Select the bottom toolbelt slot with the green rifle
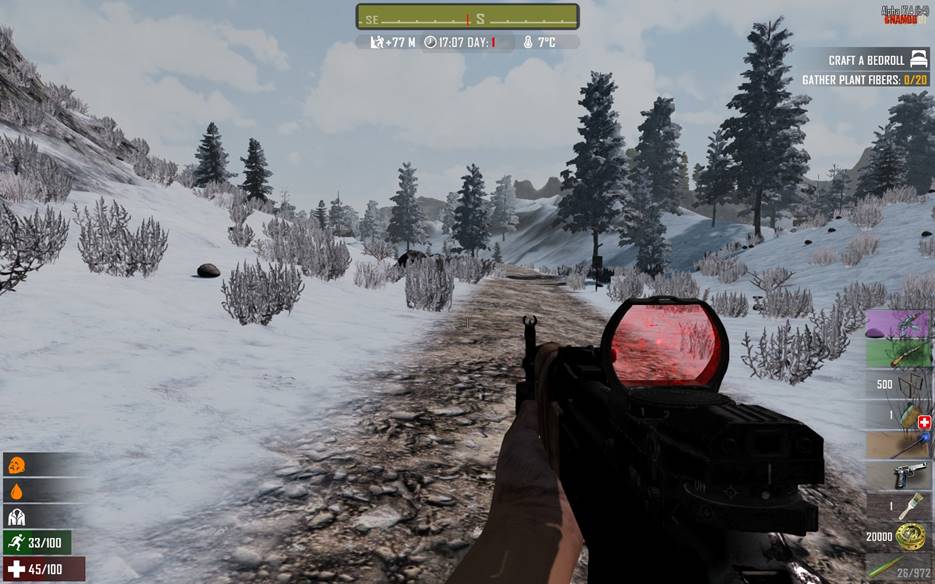The height and width of the screenshot is (584, 935). [x=899, y=568]
